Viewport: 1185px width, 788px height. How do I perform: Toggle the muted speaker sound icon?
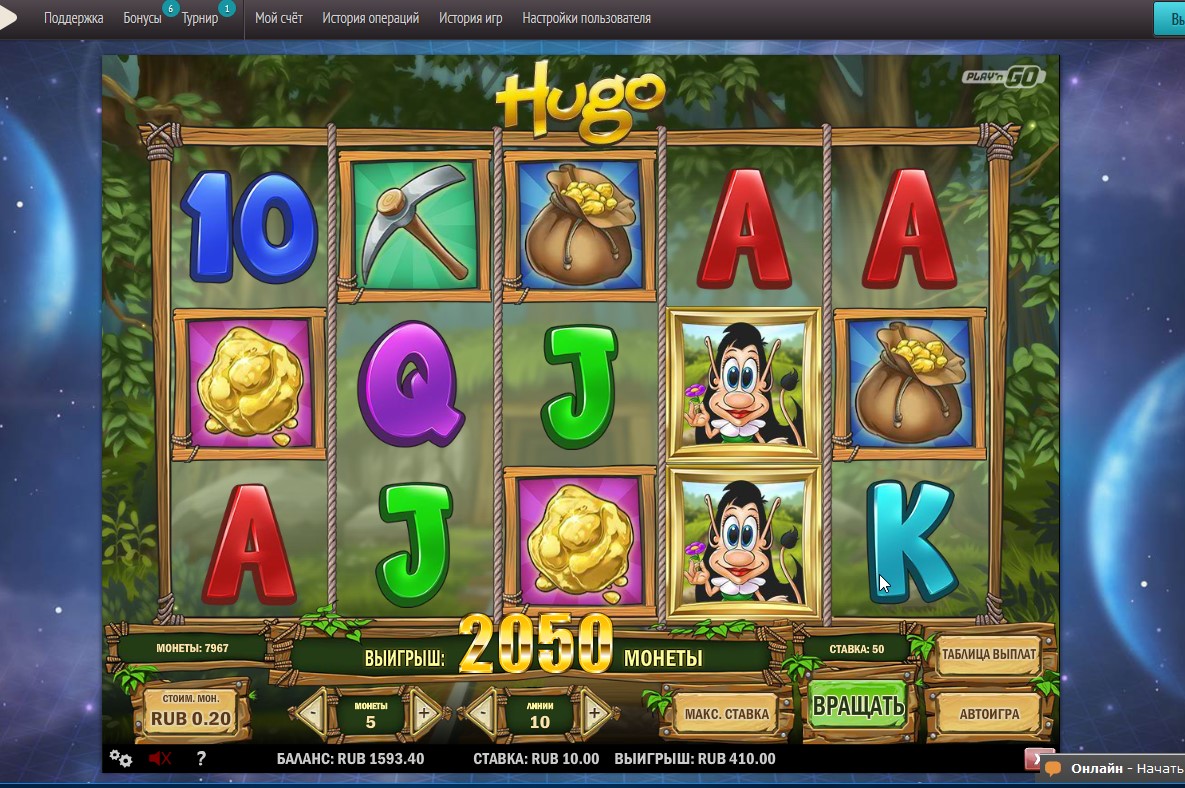pos(160,758)
